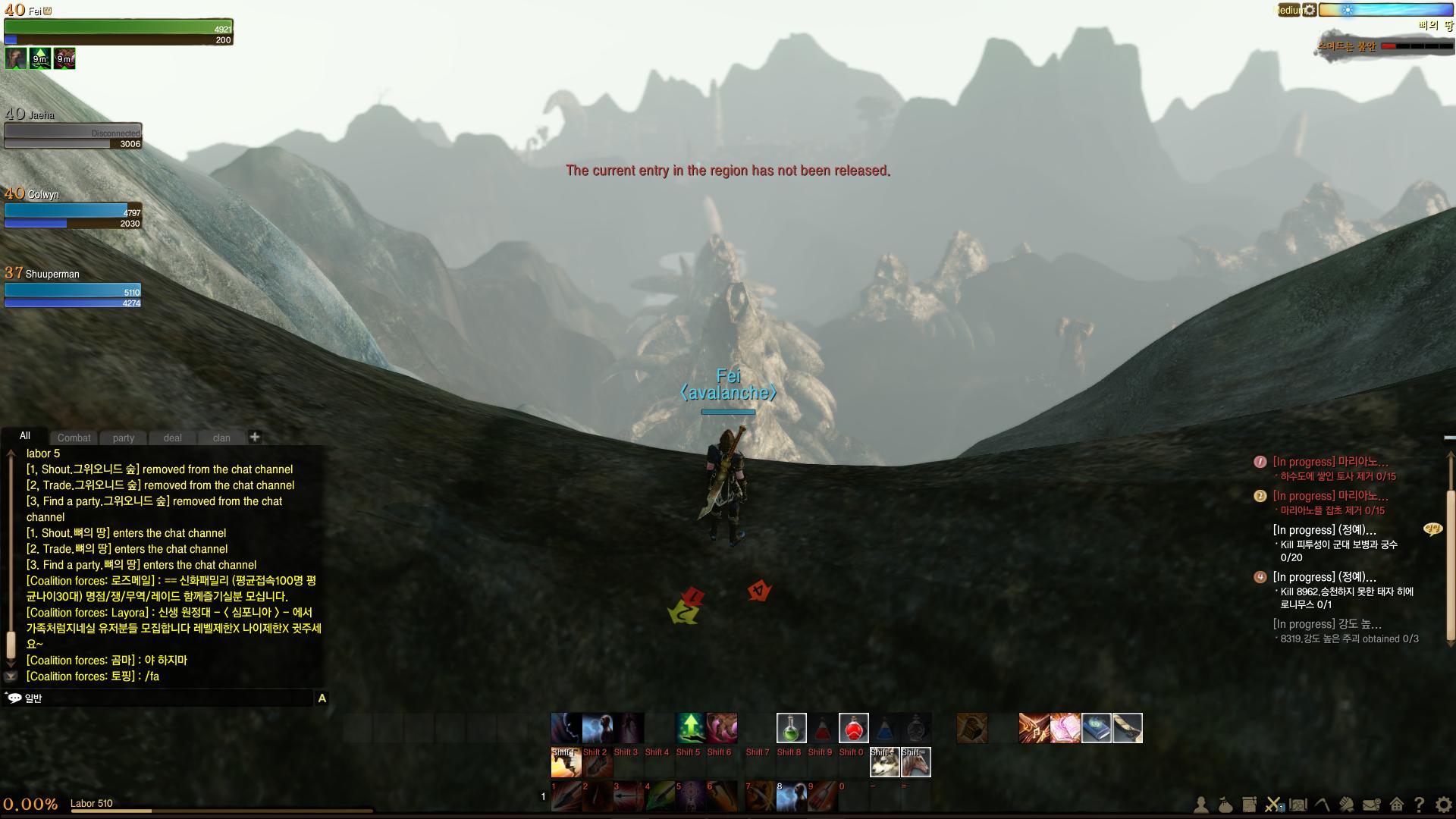Select the clan chat tab

(221, 438)
